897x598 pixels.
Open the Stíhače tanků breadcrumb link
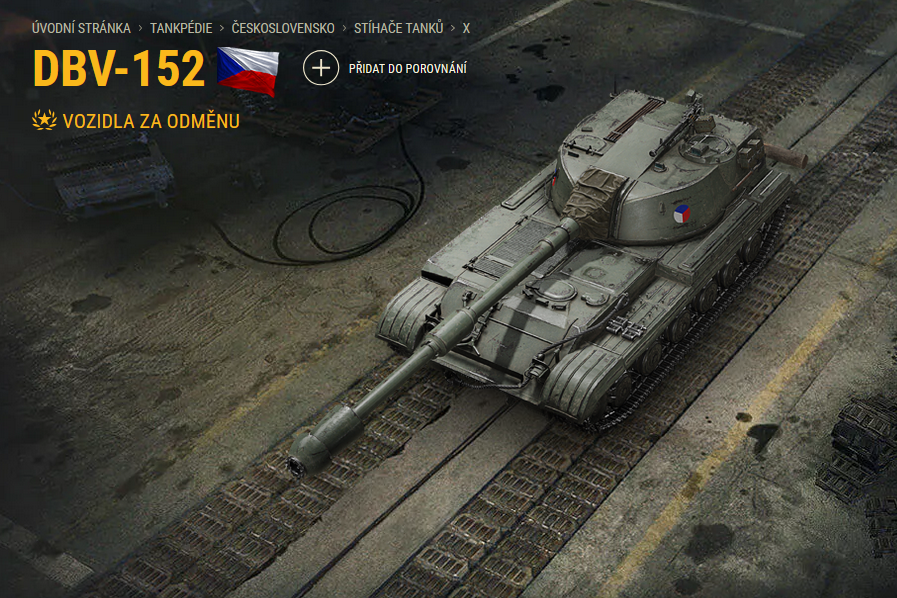coord(398,28)
